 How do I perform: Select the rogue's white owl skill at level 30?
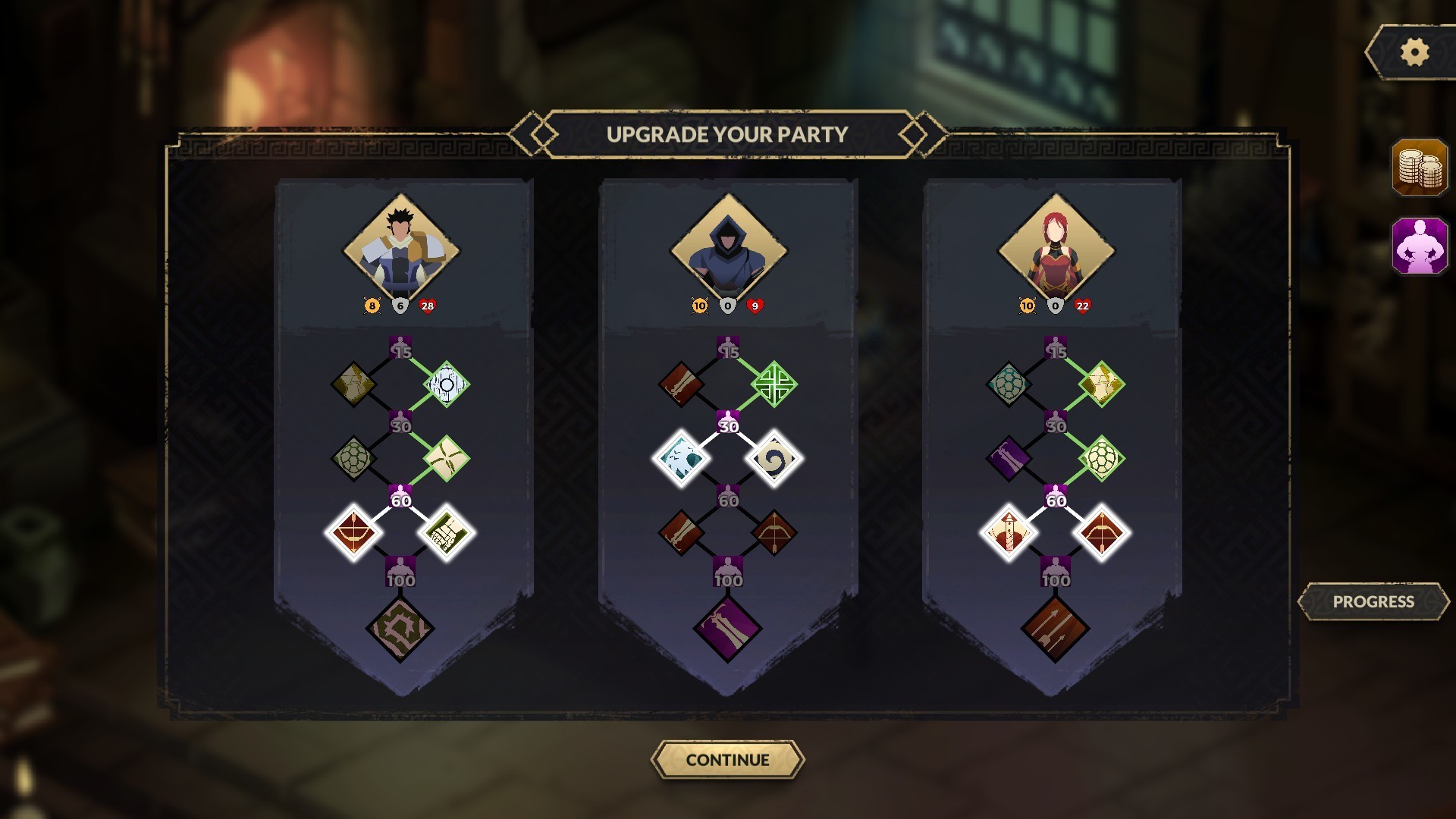682,457
